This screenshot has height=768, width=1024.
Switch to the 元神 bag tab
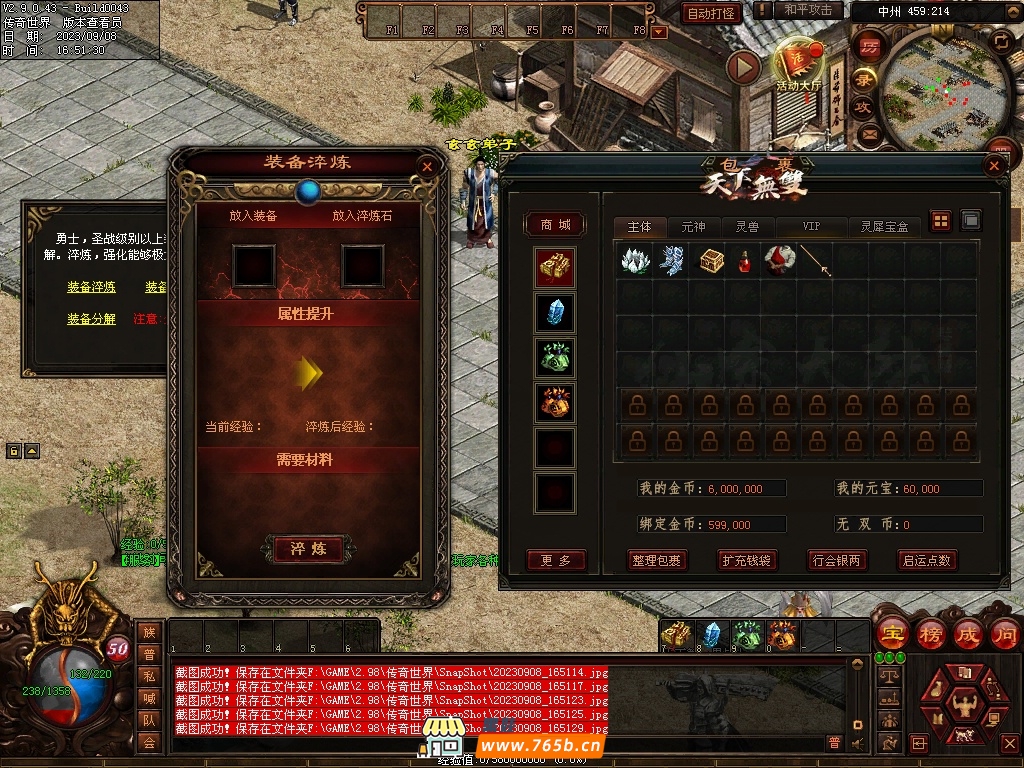click(x=693, y=227)
